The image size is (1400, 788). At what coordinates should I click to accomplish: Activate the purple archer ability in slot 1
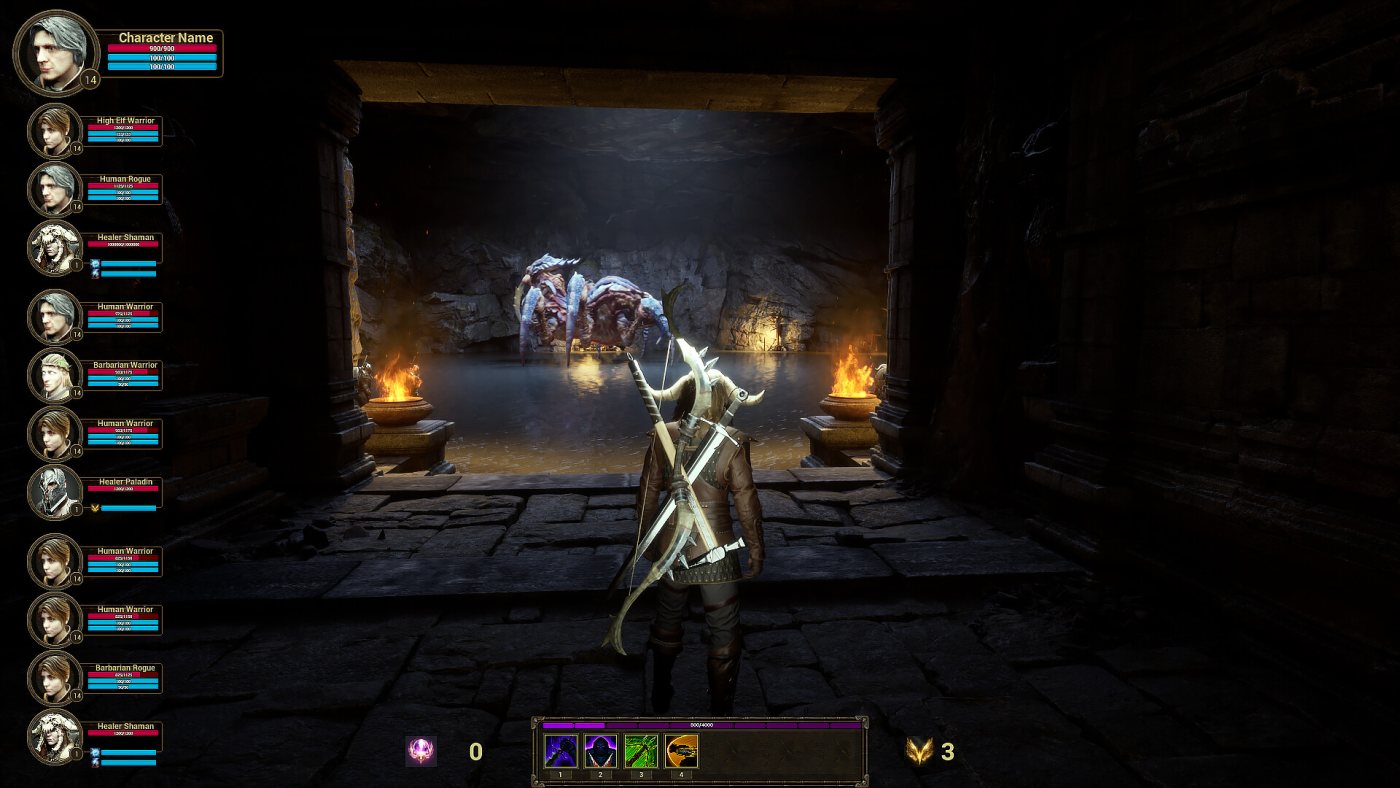(x=561, y=751)
